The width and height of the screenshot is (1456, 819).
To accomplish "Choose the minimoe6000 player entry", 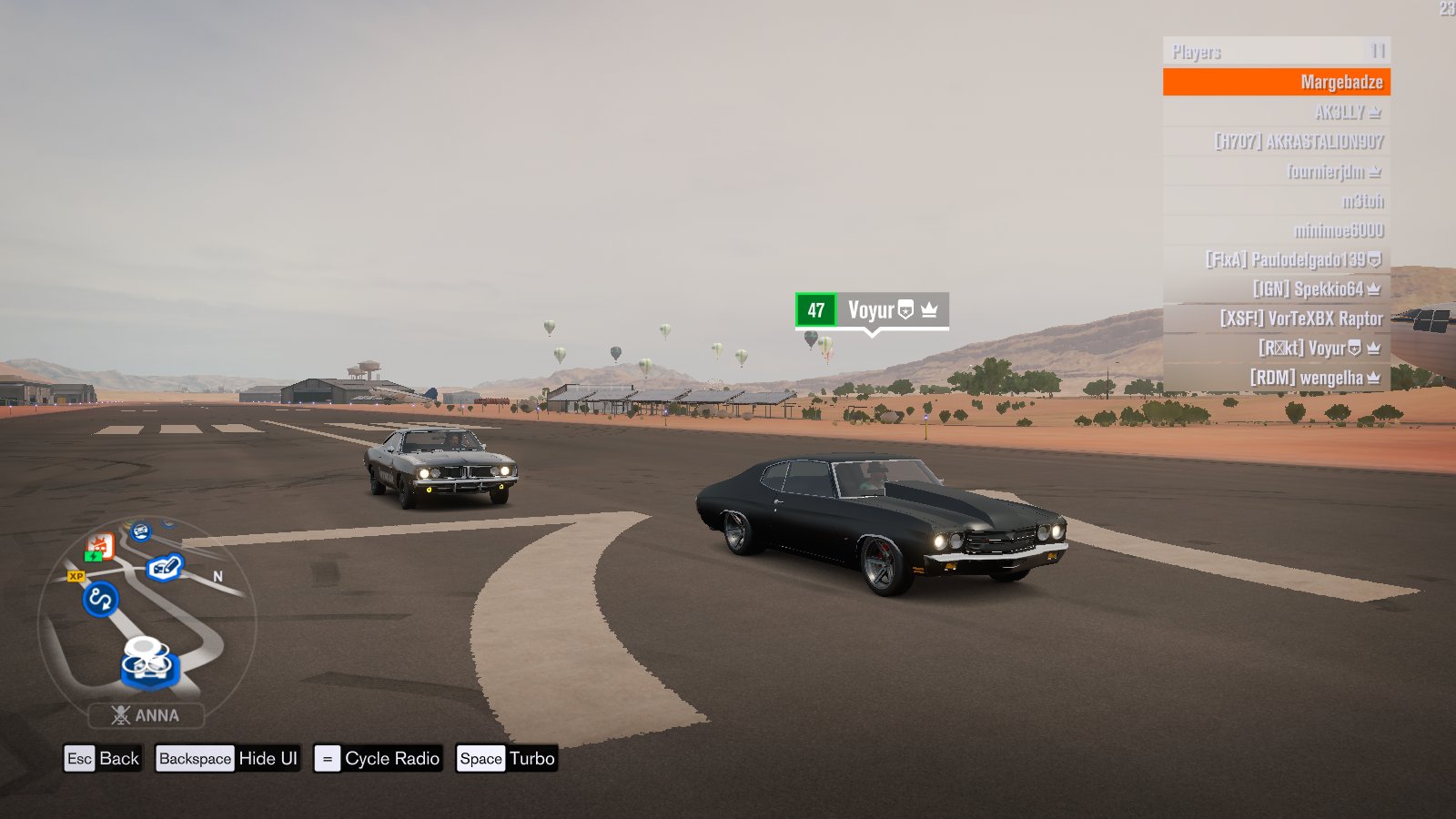I will click(1276, 230).
